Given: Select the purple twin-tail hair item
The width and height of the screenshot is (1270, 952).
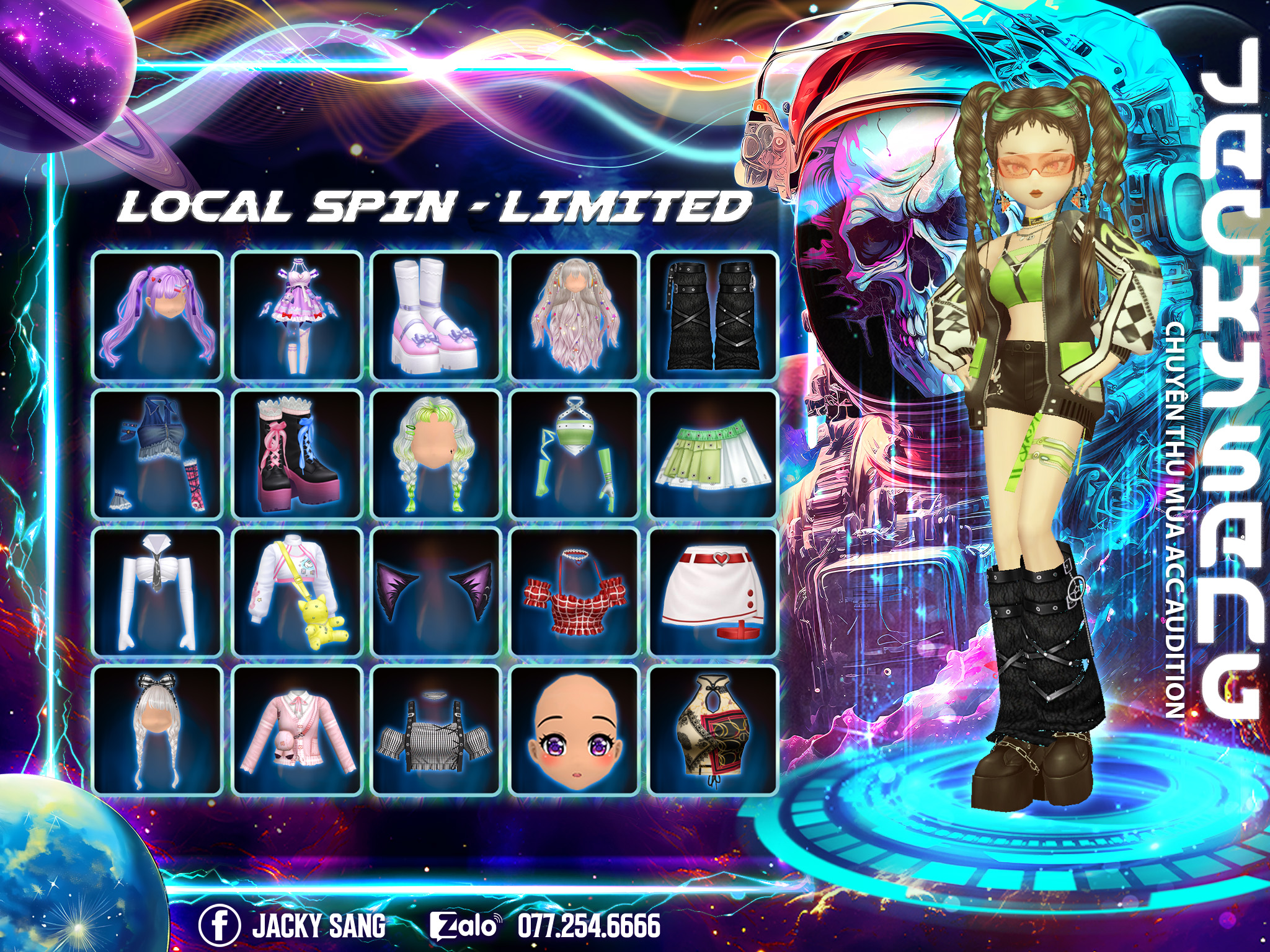Looking at the screenshot, I should 158,316.
